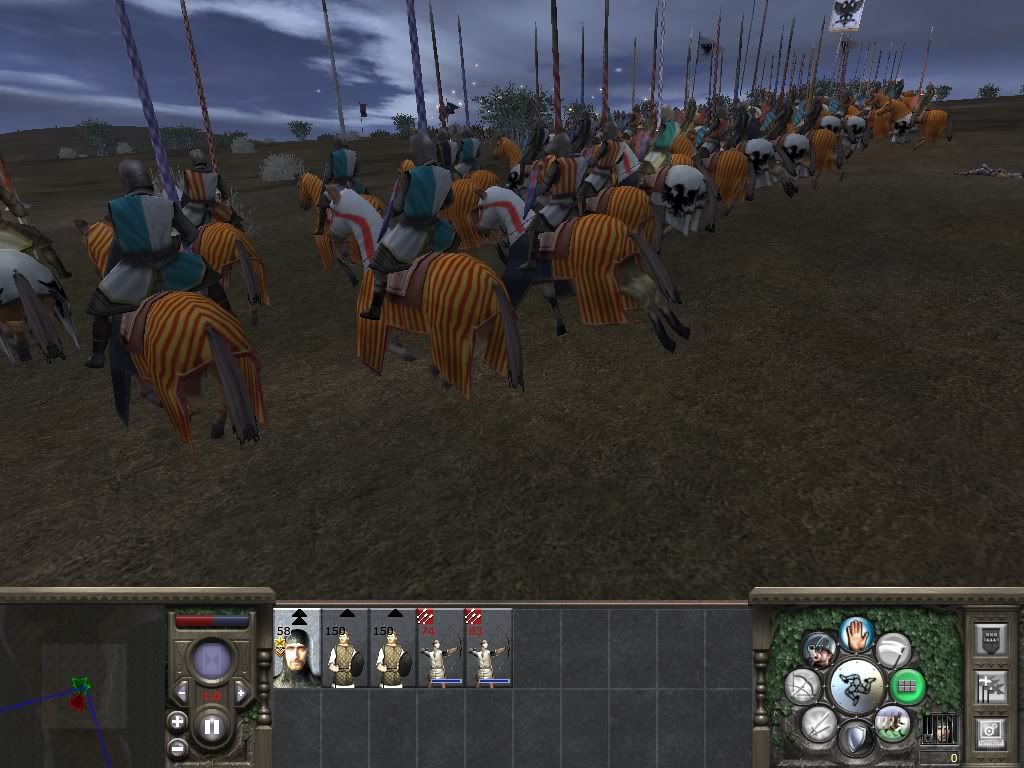The image size is (1024, 768).
Task: Open the panel with the shield crest button
Action: pos(990,640)
